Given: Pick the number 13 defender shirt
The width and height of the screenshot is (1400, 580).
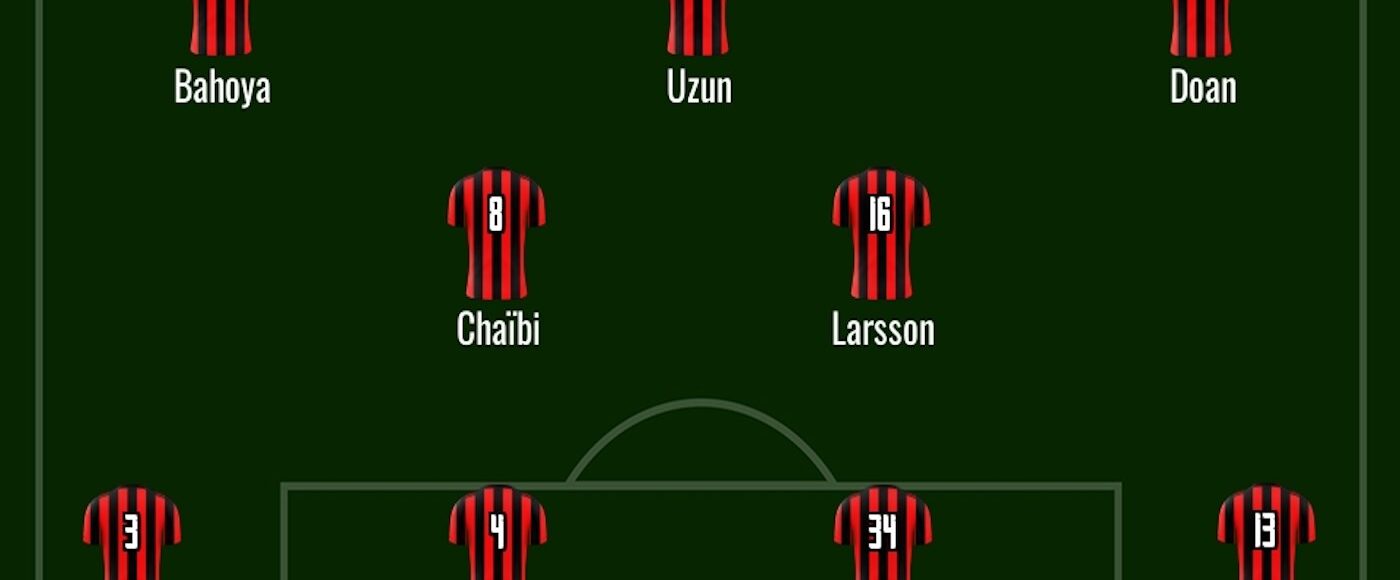Looking at the screenshot, I should point(1265,533).
